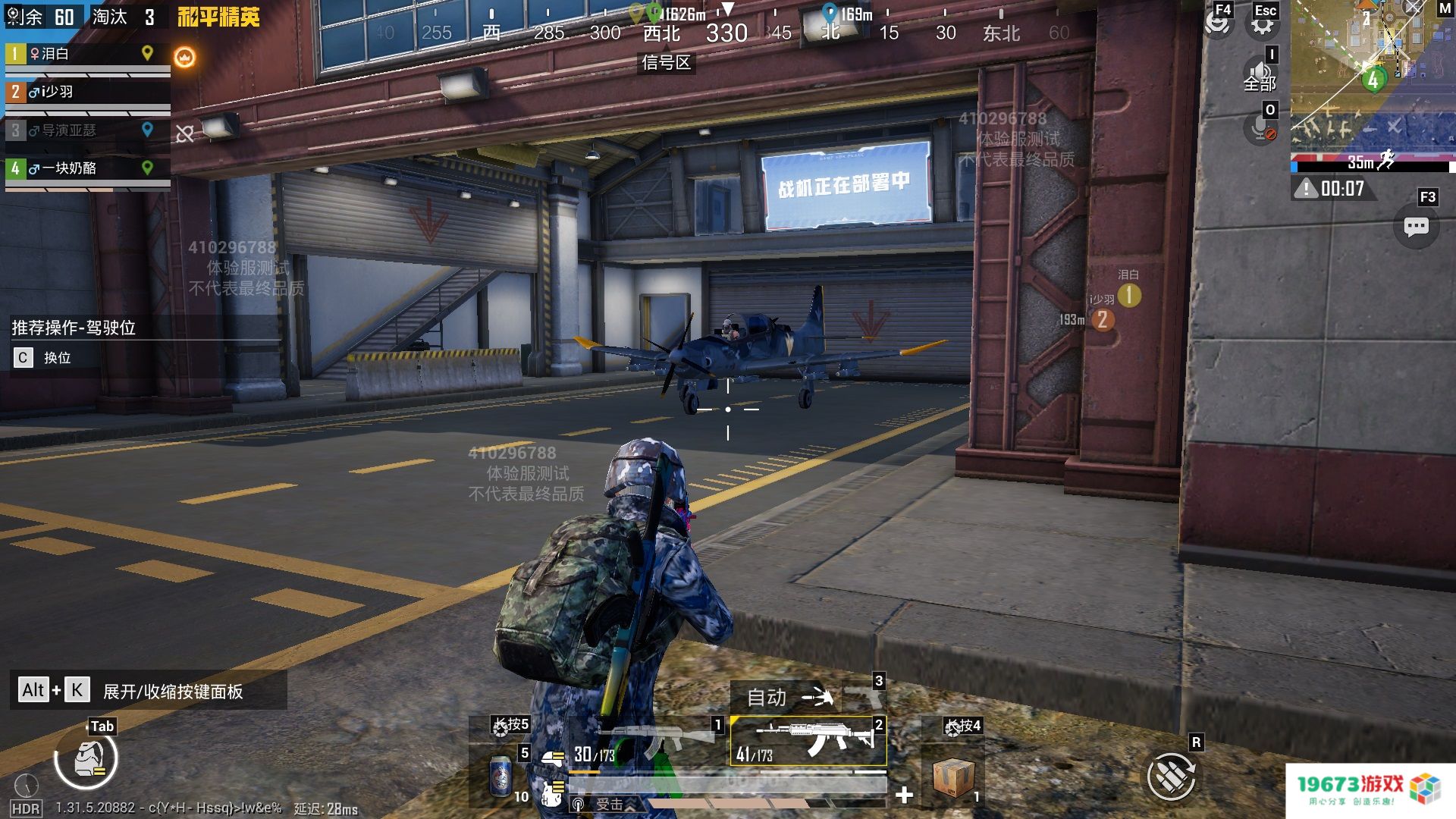Image resolution: width=1456 pixels, height=819 pixels.
Task: Use the energy drink can
Action: (x=501, y=776)
